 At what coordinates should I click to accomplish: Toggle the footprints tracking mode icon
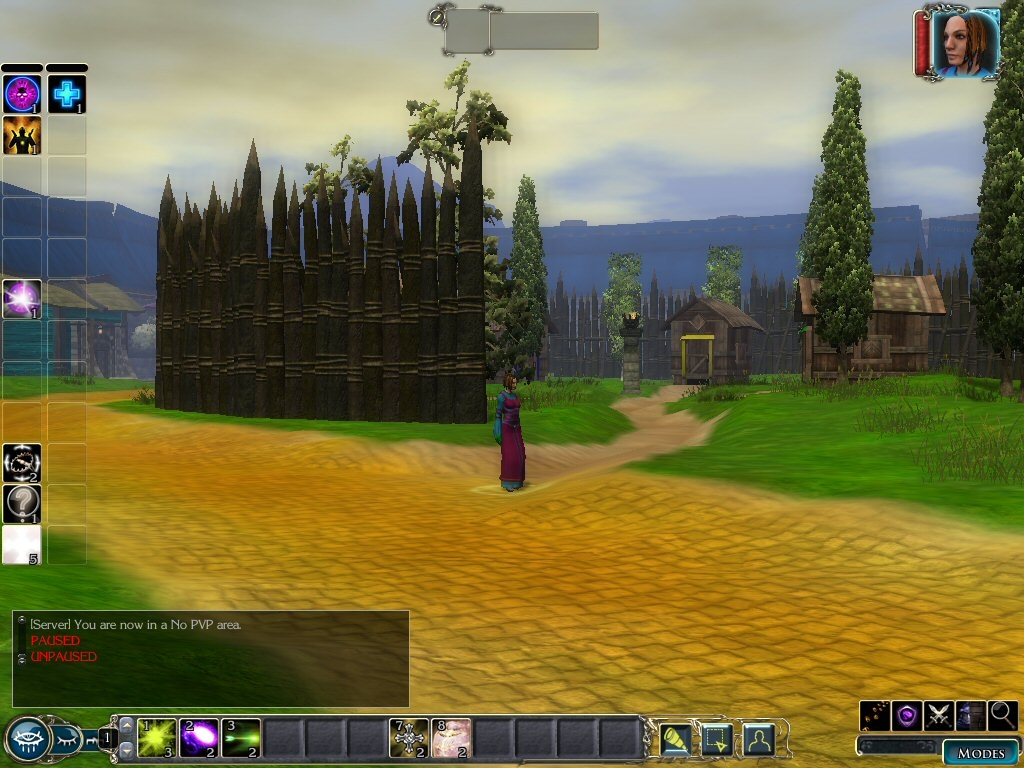tap(875, 715)
